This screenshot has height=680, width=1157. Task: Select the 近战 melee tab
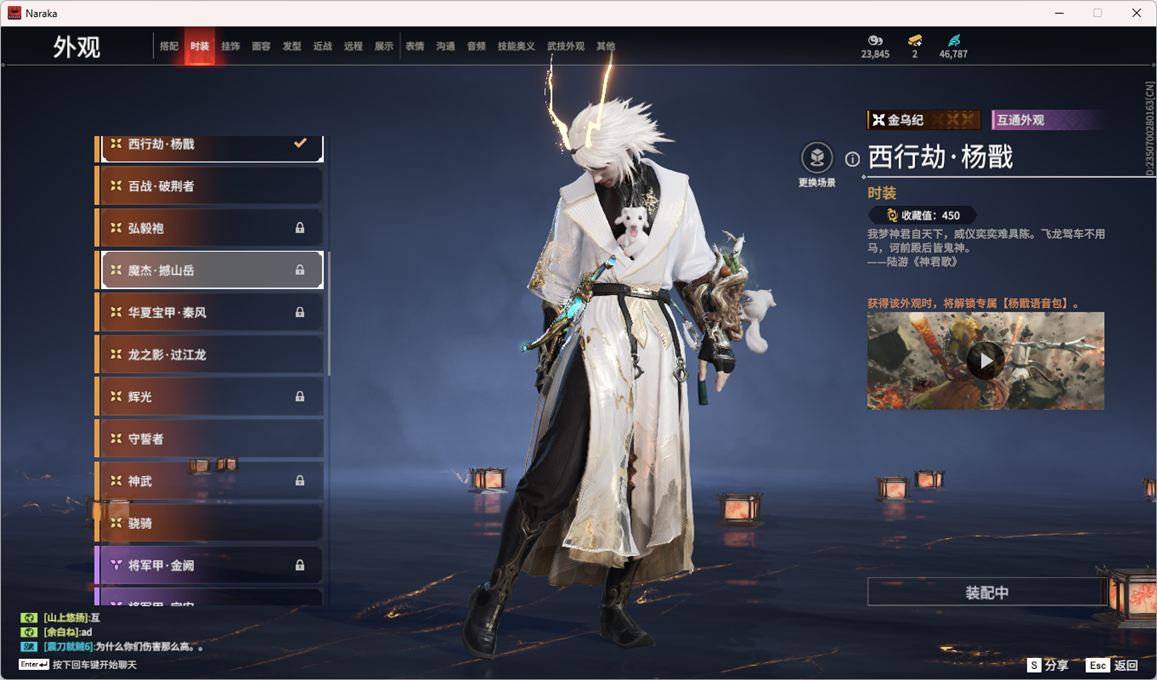tap(322, 46)
